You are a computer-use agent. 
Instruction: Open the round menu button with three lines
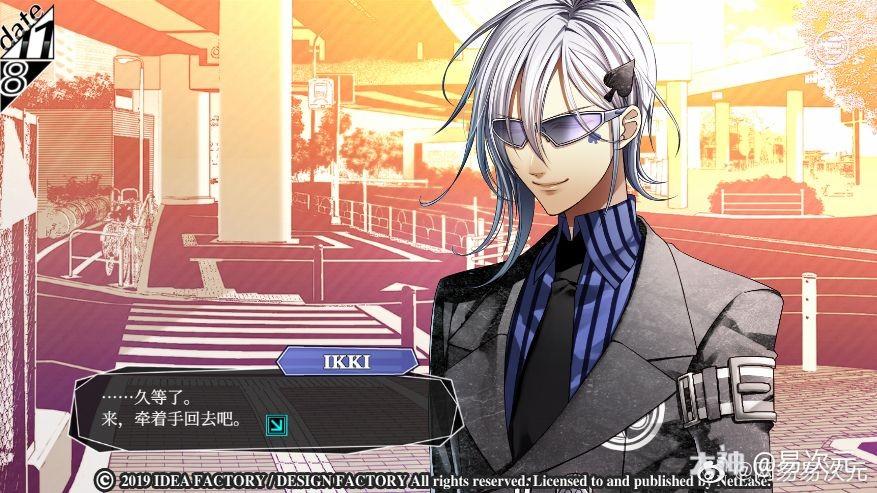pyautogui.click(x=831, y=46)
